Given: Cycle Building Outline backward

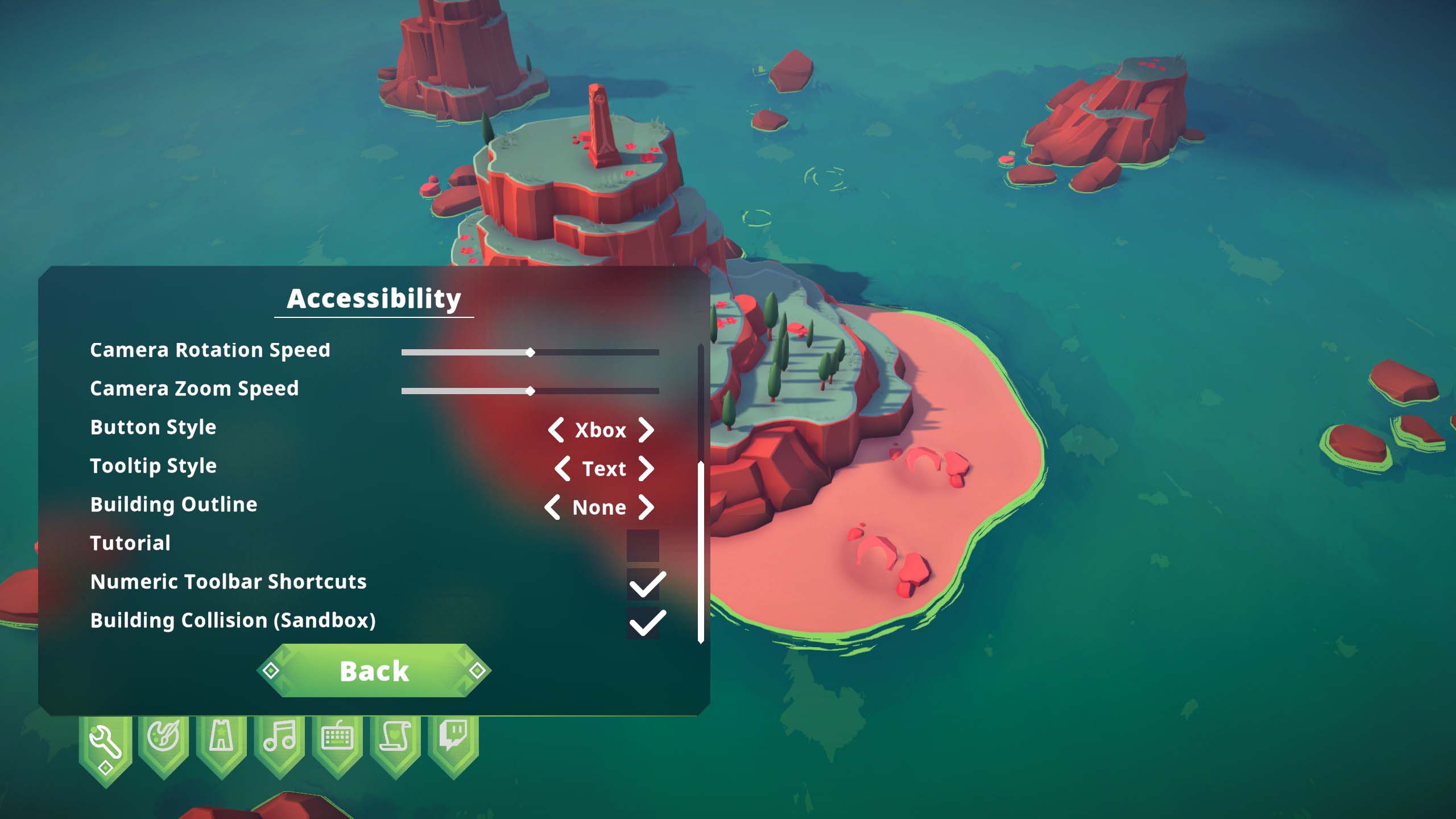Looking at the screenshot, I should click(x=552, y=507).
